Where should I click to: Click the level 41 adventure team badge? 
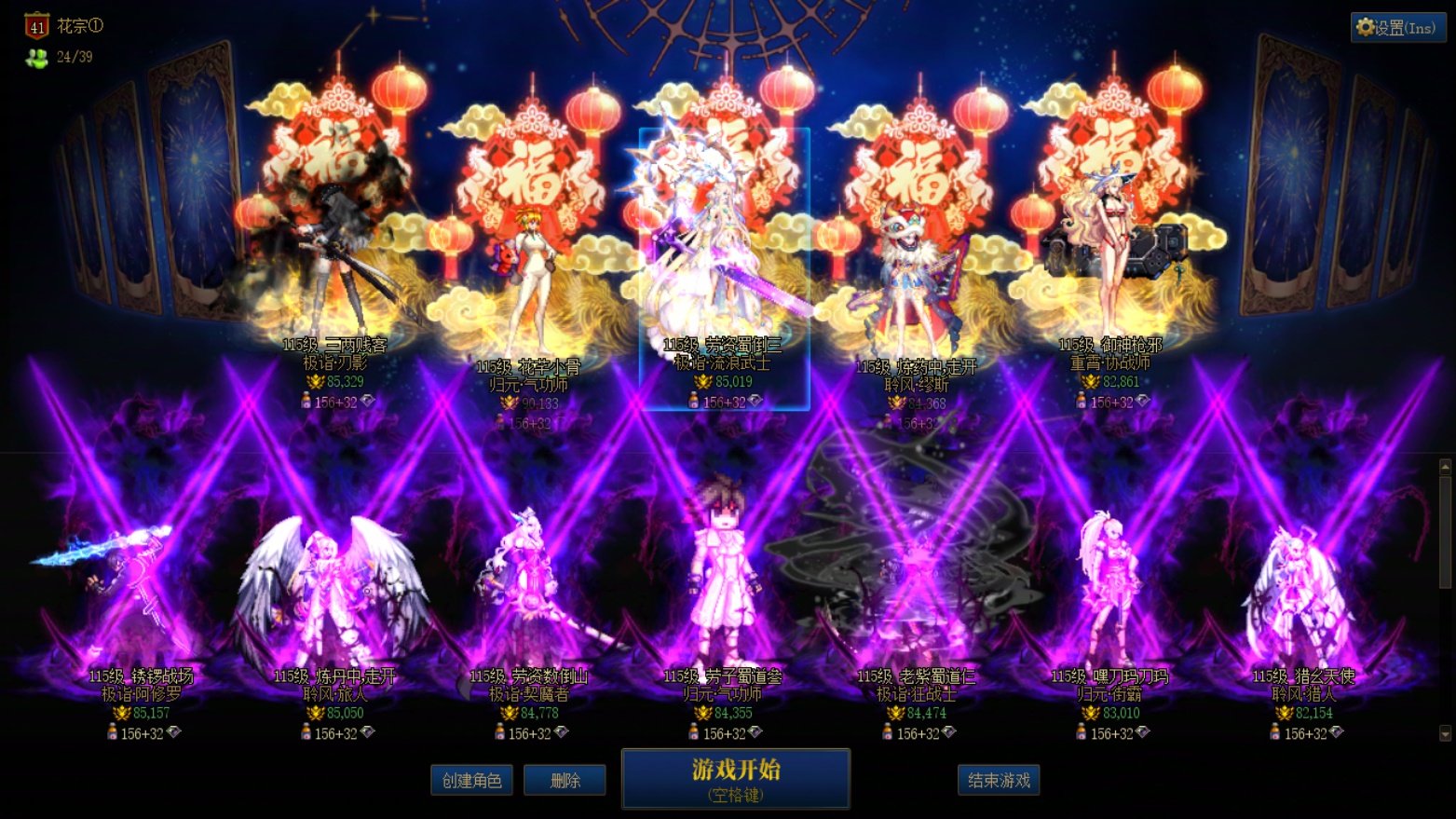tap(35, 26)
